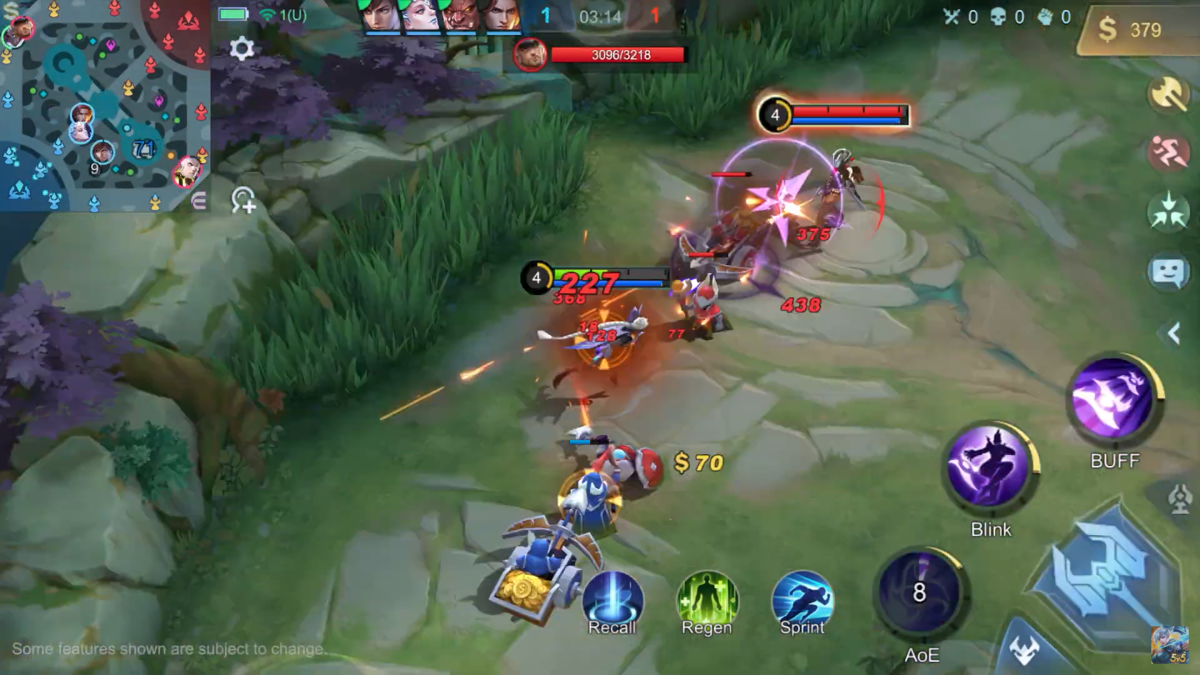The image size is (1200, 675).
Task: Send the gather signal with converging arrows
Action: 1168,212
